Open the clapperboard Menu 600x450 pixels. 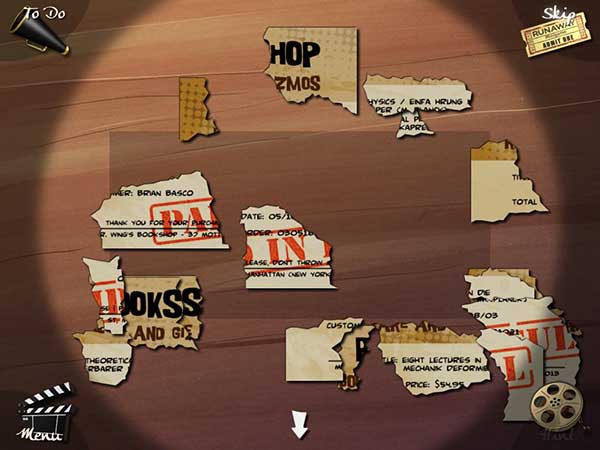click(x=46, y=413)
